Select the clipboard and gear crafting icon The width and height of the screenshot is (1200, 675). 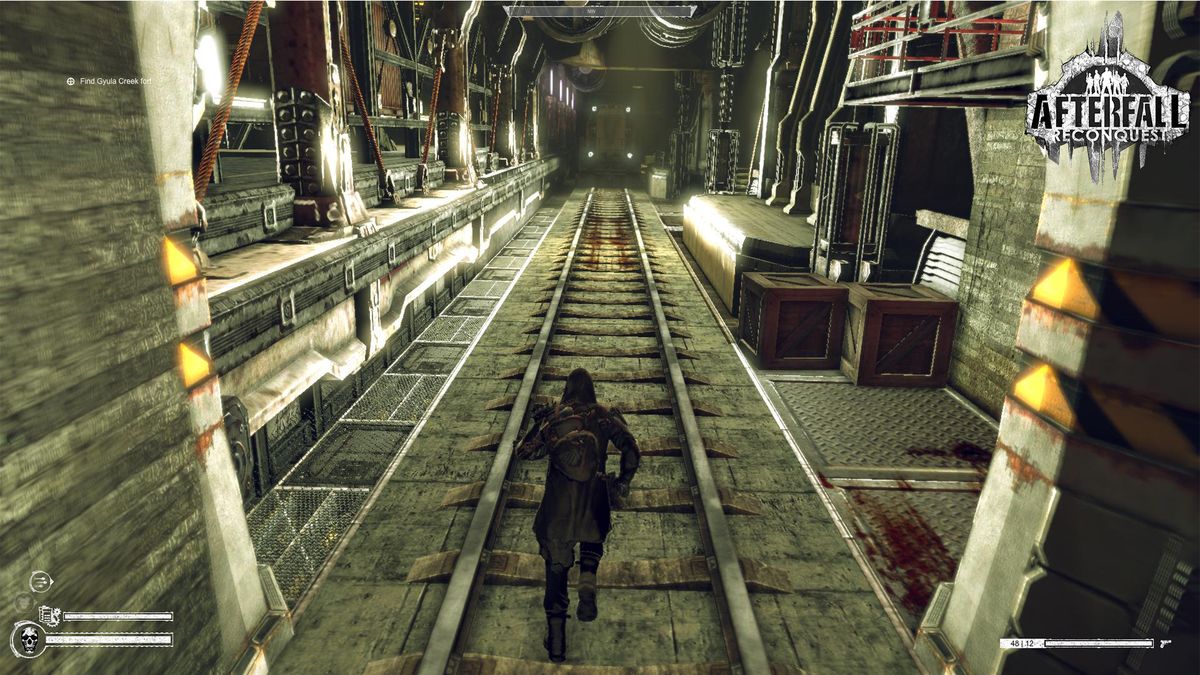(49, 616)
